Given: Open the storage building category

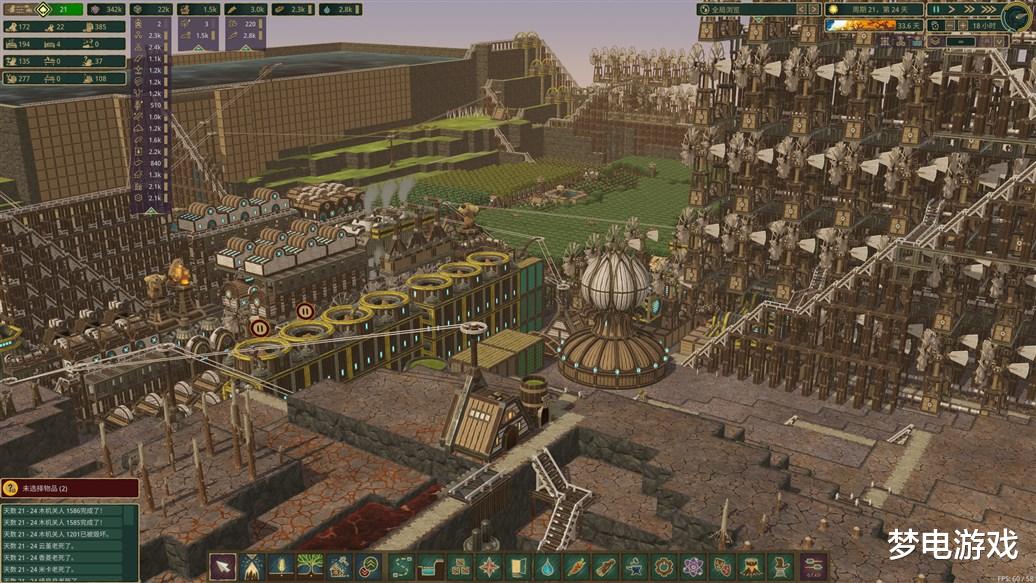Looking at the screenshot, I should (x=460, y=566).
